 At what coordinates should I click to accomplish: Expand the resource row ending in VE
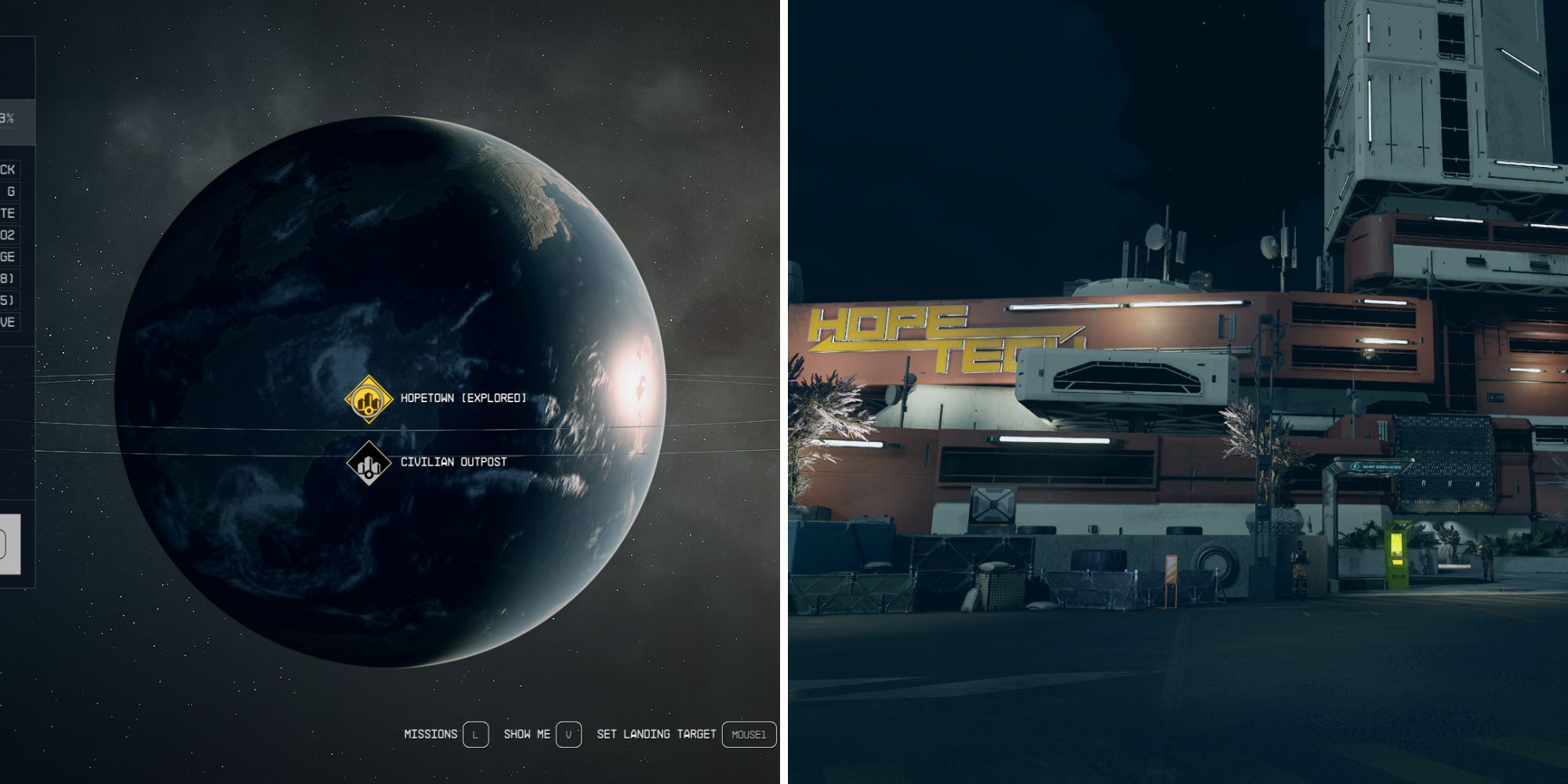tap(12, 318)
